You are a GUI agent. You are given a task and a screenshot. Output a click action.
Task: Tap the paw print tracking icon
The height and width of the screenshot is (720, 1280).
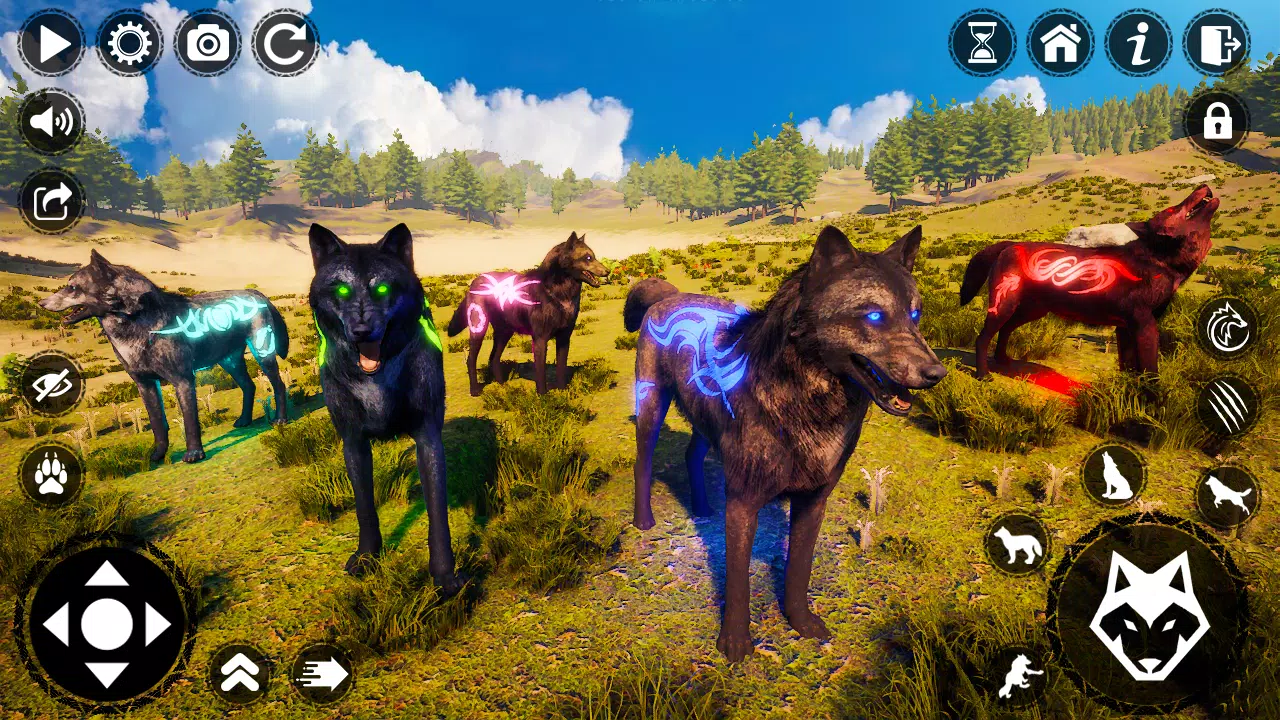[50, 477]
